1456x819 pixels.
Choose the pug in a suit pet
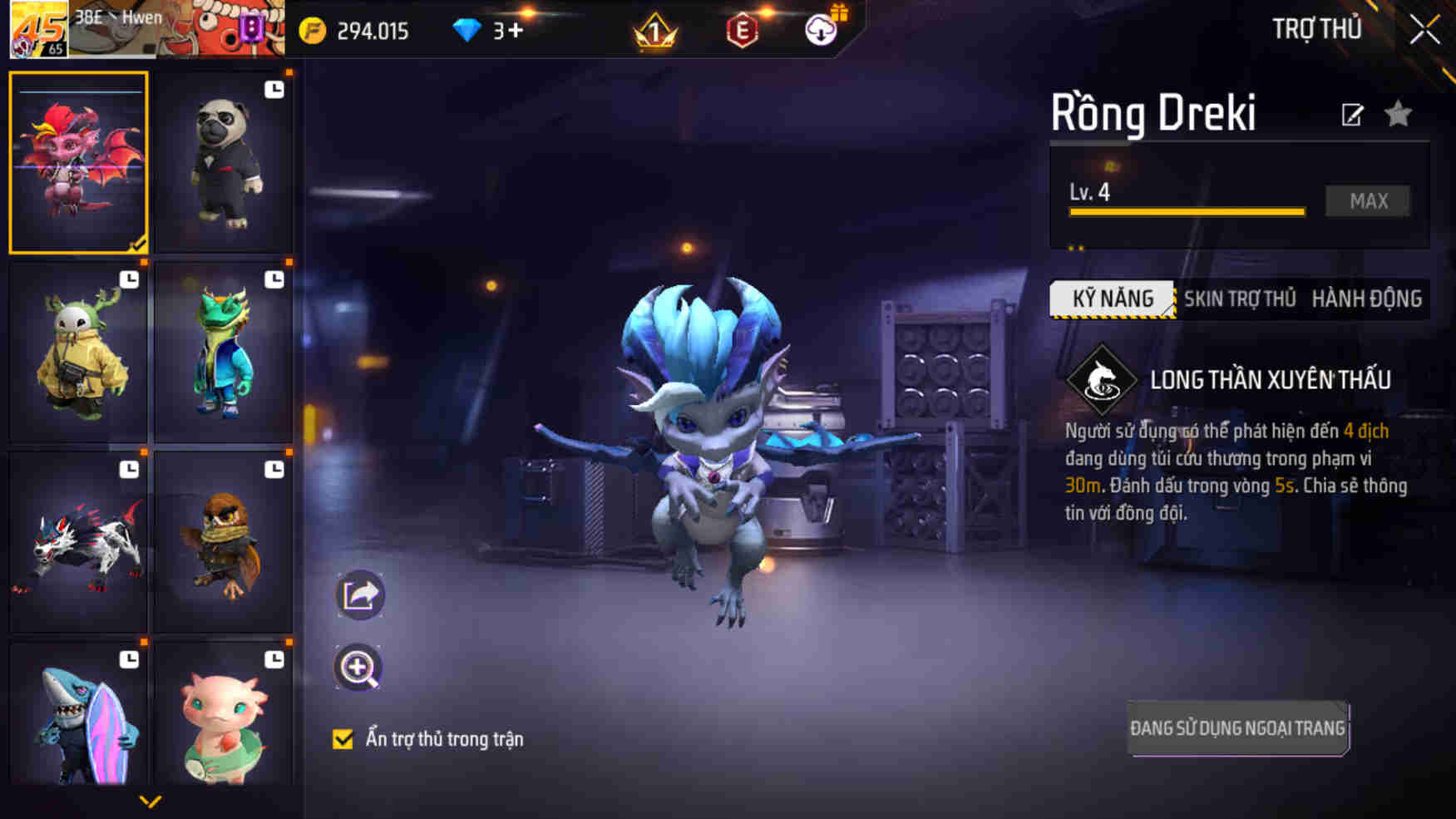[x=224, y=162]
